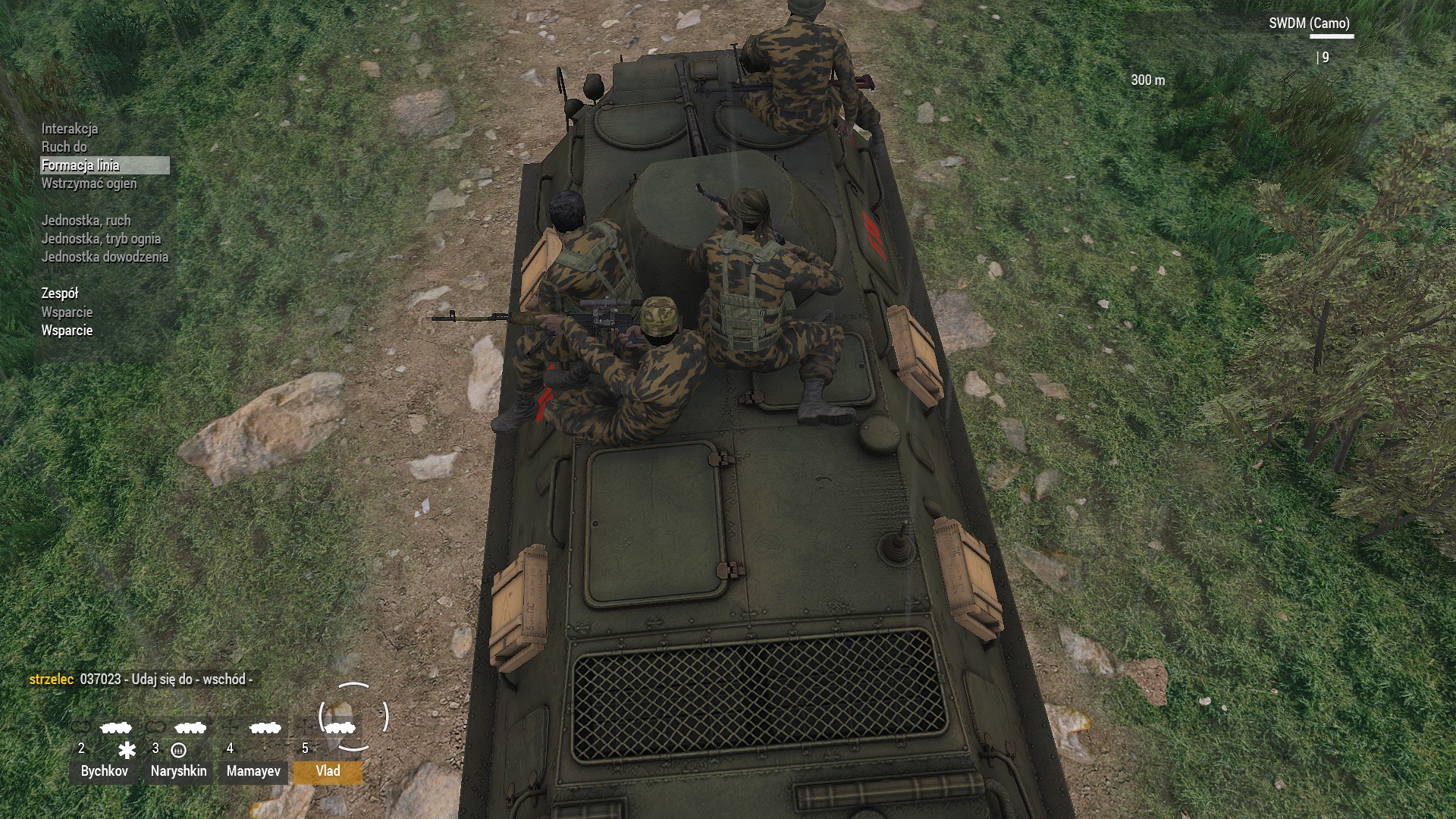The height and width of the screenshot is (819, 1456).
Task: Select Wstrzymać ogień order
Action: (89, 184)
